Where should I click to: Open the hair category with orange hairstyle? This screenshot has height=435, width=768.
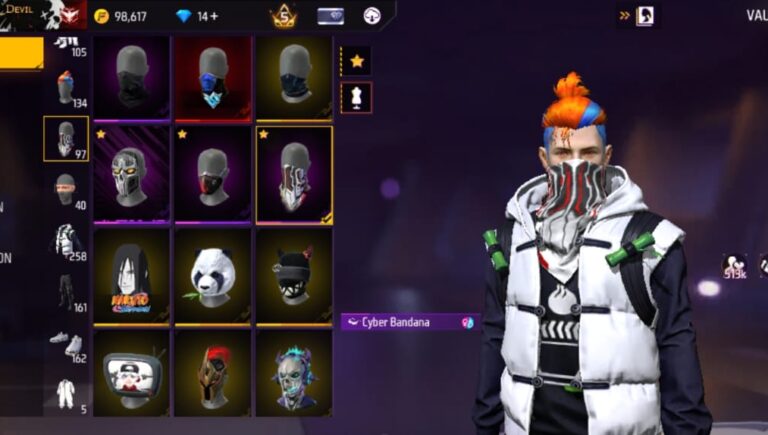click(x=66, y=88)
